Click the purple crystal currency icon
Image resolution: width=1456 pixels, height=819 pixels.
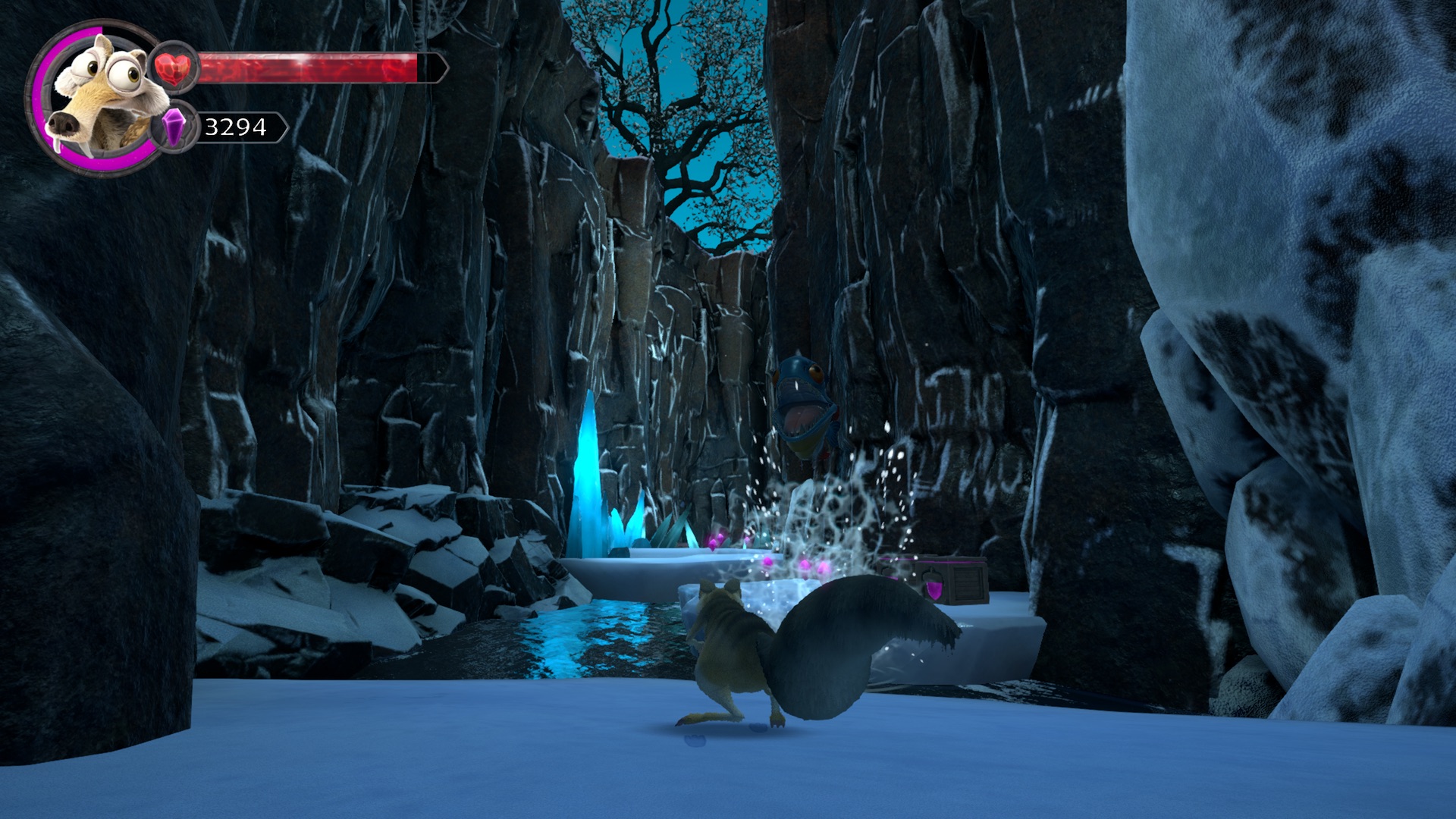point(175,127)
